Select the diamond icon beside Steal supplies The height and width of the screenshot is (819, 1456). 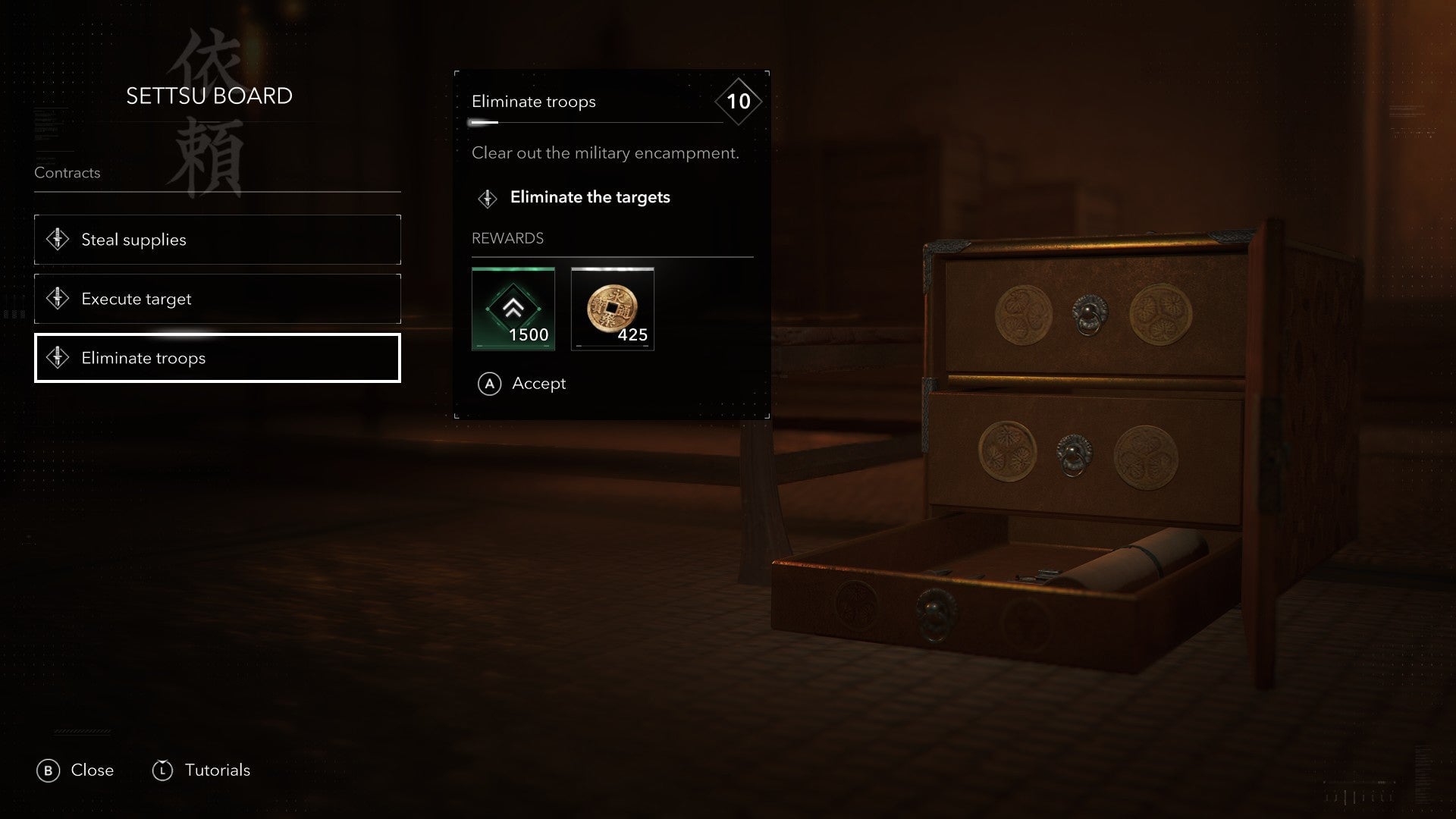(x=59, y=240)
